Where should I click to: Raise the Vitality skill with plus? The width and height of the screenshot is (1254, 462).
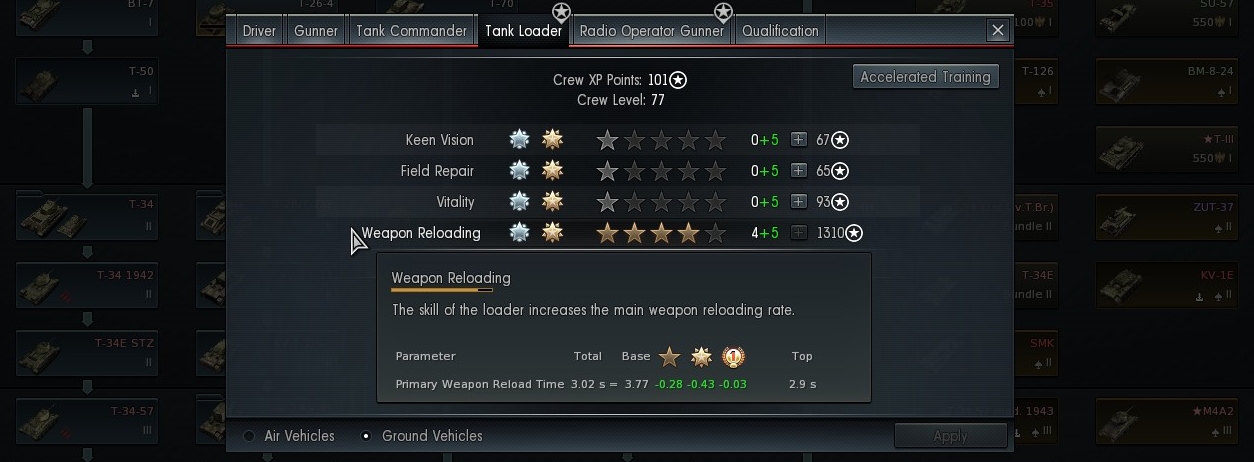pyautogui.click(x=798, y=202)
